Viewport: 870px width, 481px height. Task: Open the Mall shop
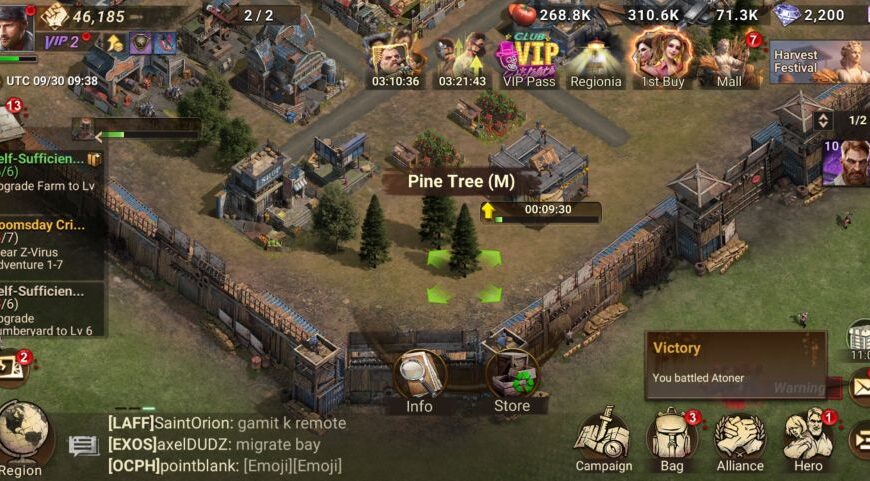pyautogui.click(x=730, y=60)
